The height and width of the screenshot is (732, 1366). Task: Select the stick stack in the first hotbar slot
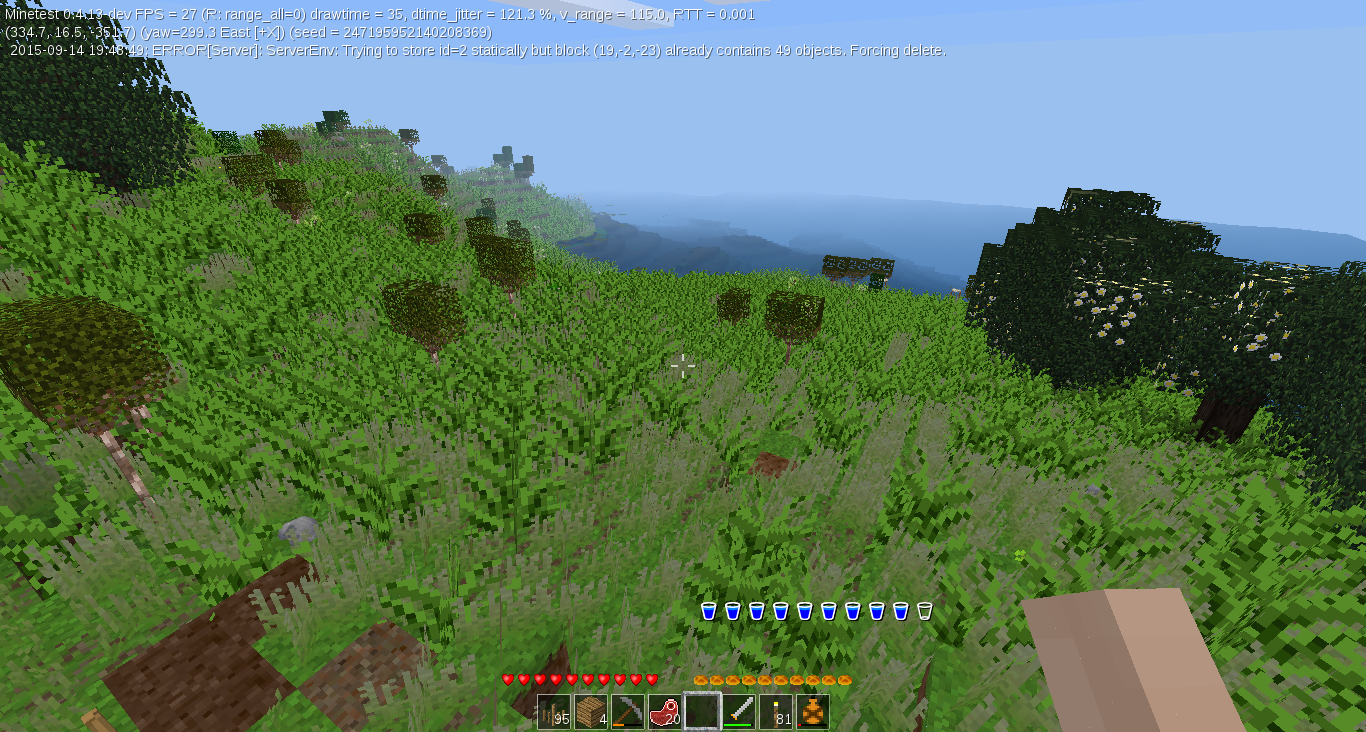click(x=553, y=710)
